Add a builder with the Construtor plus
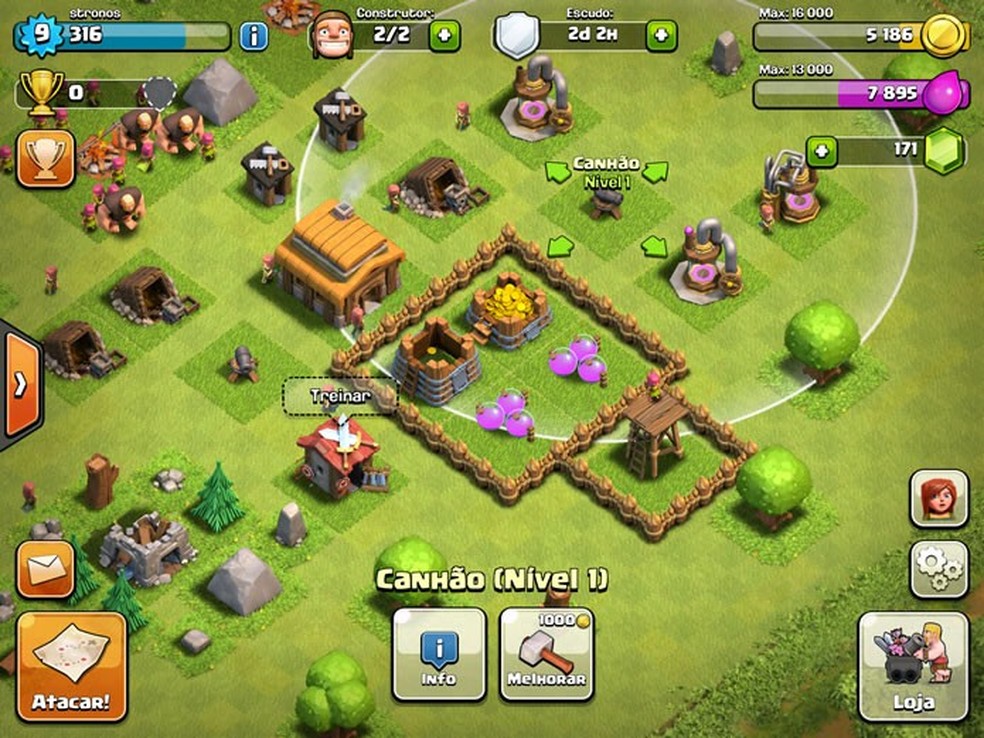The width and height of the screenshot is (984, 738). tap(445, 36)
